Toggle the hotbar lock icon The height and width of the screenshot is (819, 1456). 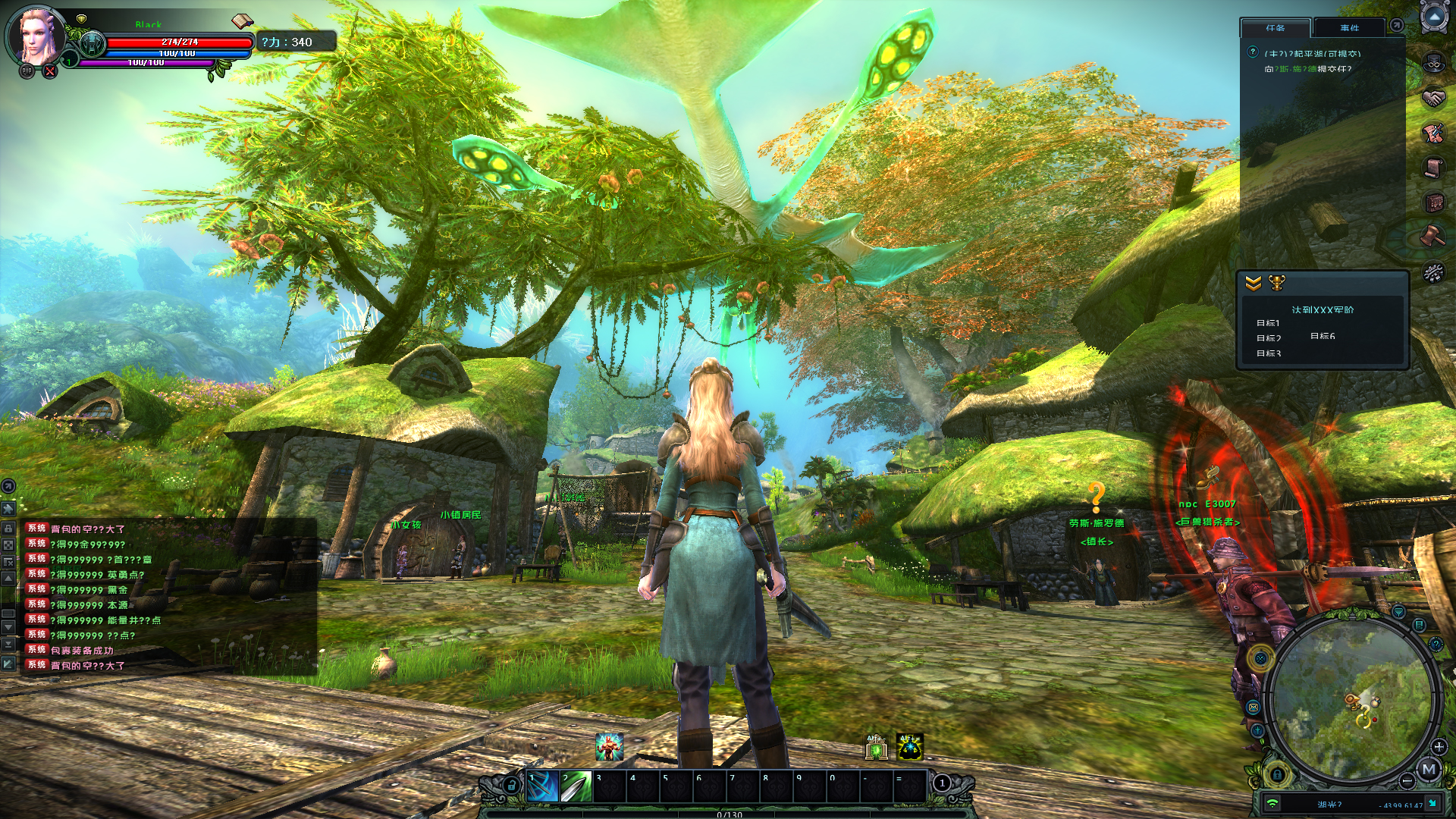512,786
